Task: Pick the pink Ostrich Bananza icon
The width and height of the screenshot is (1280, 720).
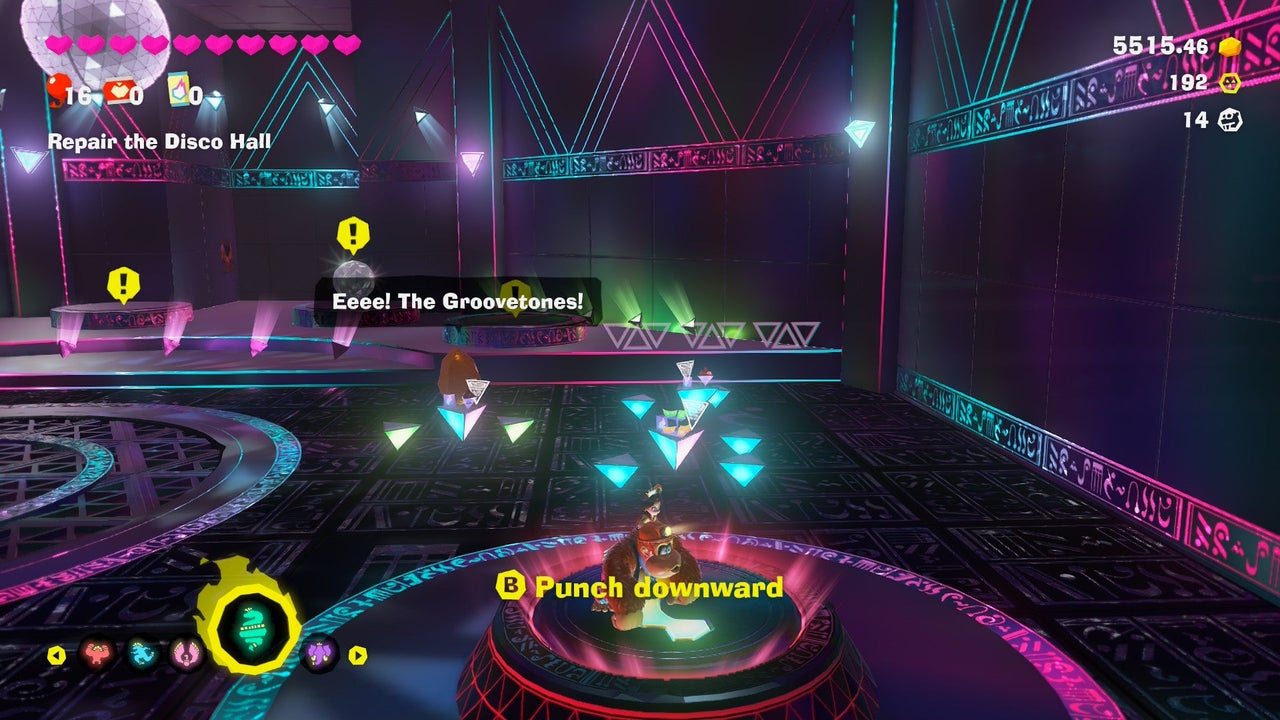Action: pos(184,655)
